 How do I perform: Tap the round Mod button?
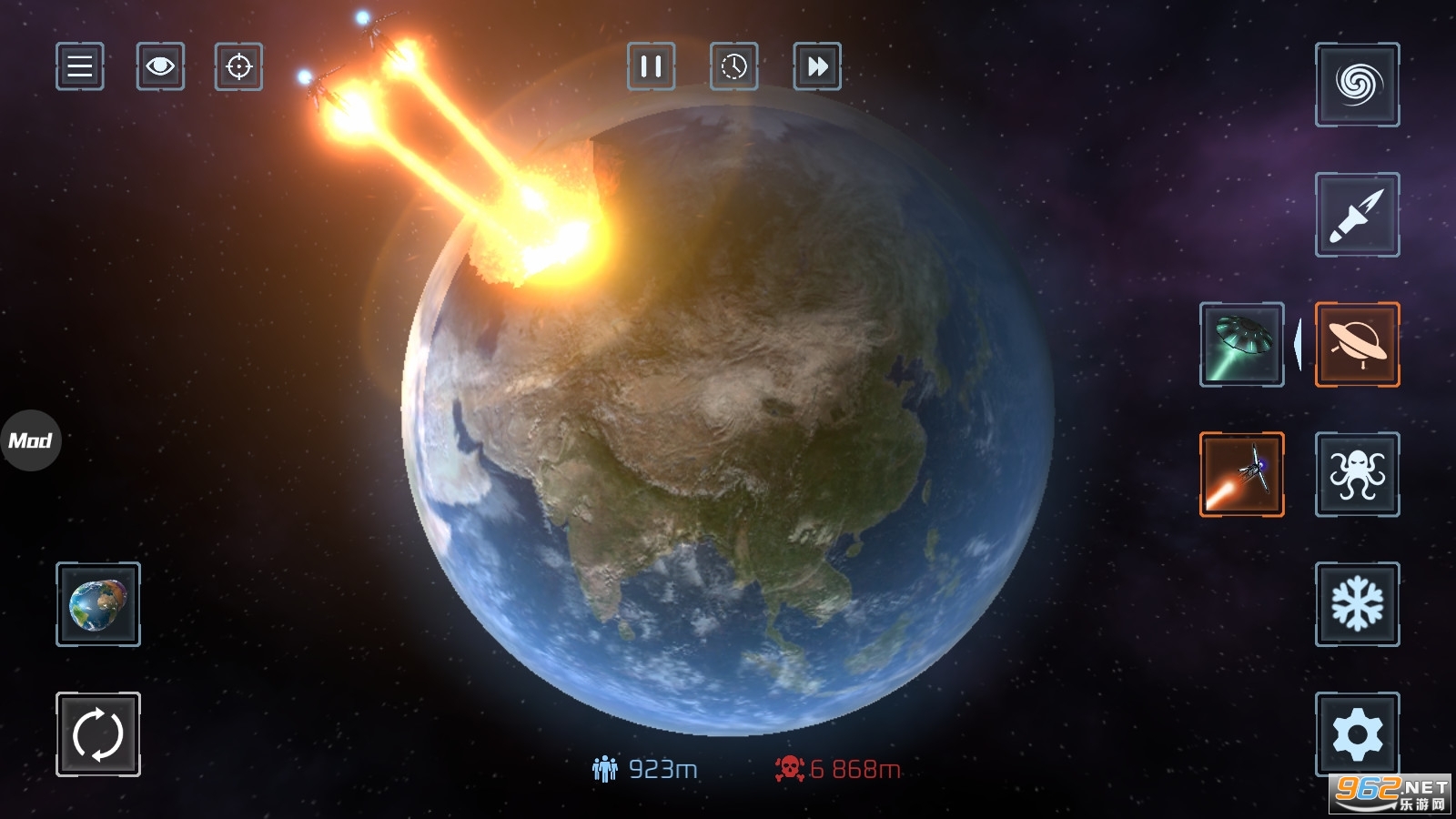pos(30,440)
